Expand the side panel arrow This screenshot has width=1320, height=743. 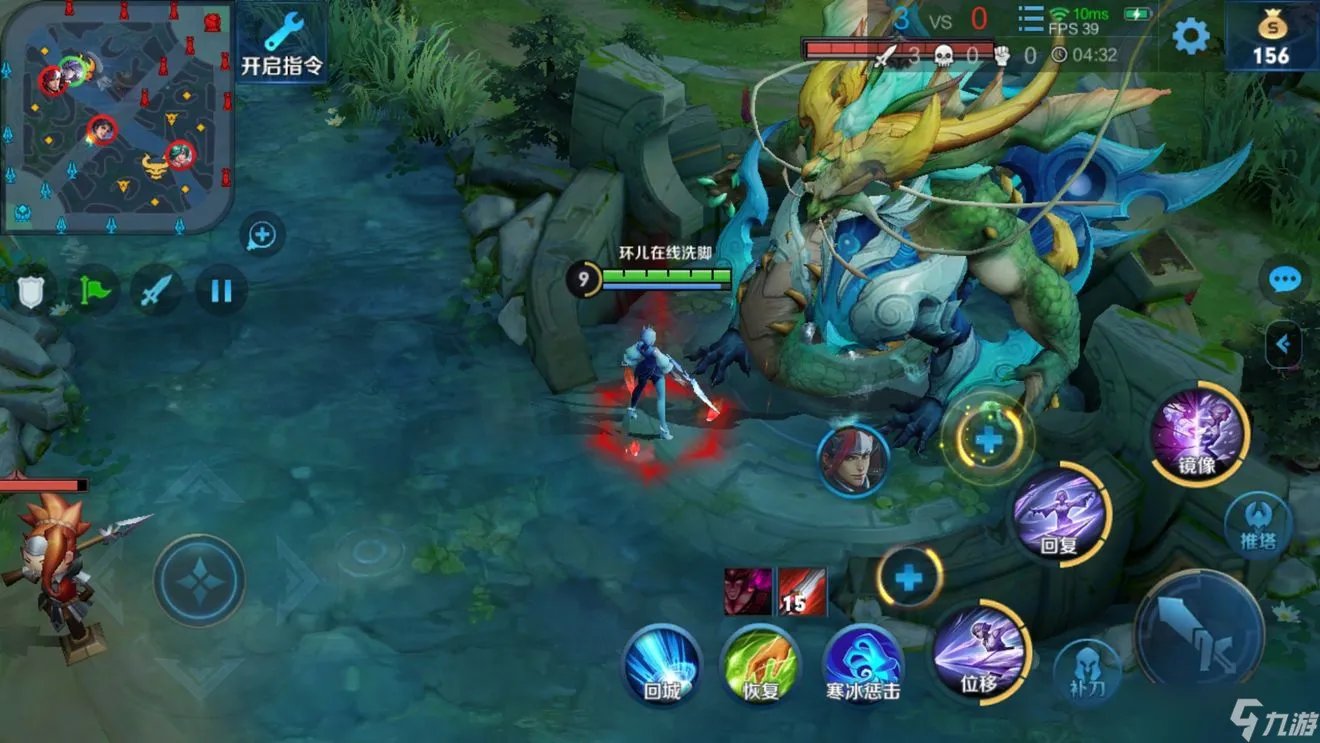click(x=1284, y=345)
